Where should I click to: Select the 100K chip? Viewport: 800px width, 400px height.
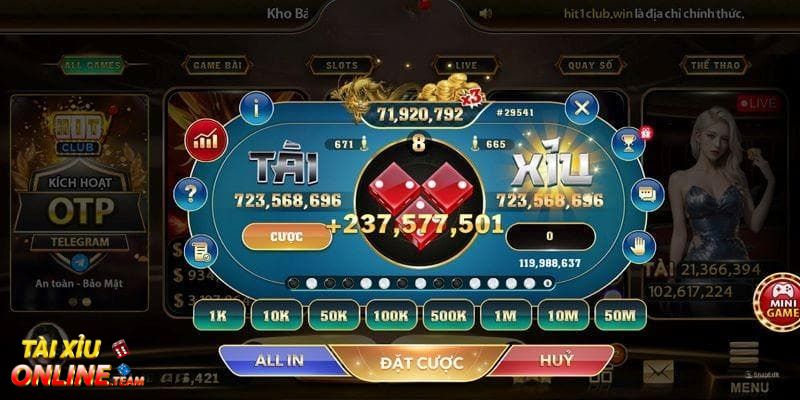click(x=392, y=315)
